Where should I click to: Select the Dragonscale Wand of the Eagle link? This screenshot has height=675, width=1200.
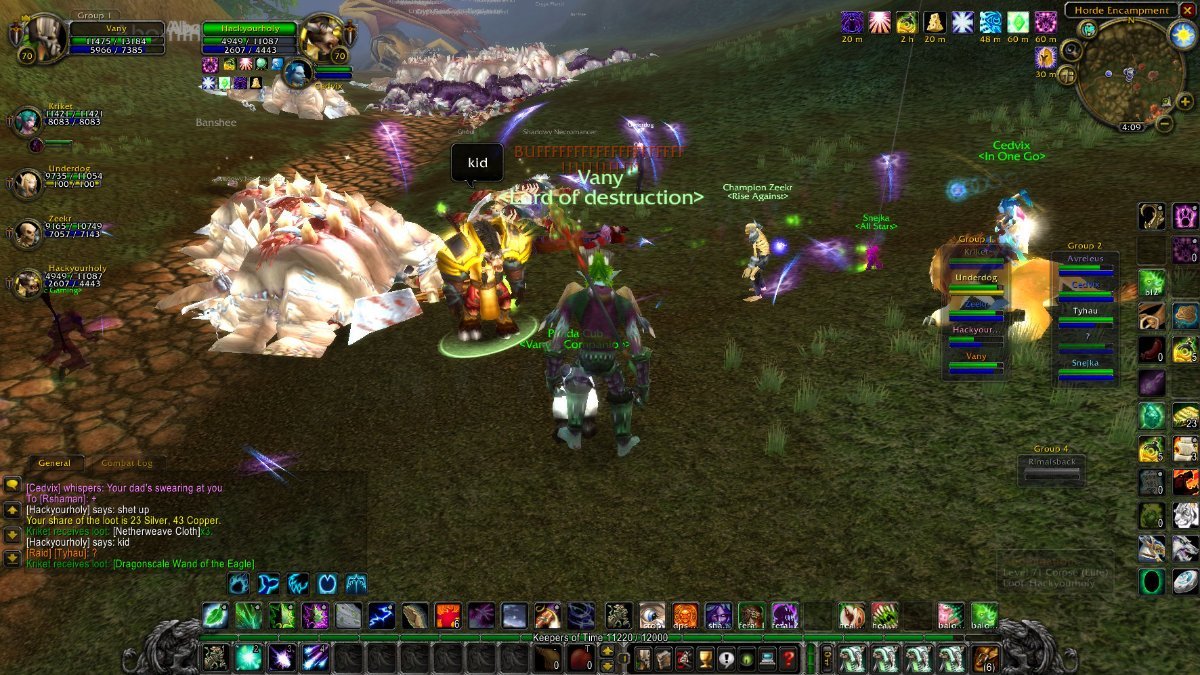click(x=184, y=564)
